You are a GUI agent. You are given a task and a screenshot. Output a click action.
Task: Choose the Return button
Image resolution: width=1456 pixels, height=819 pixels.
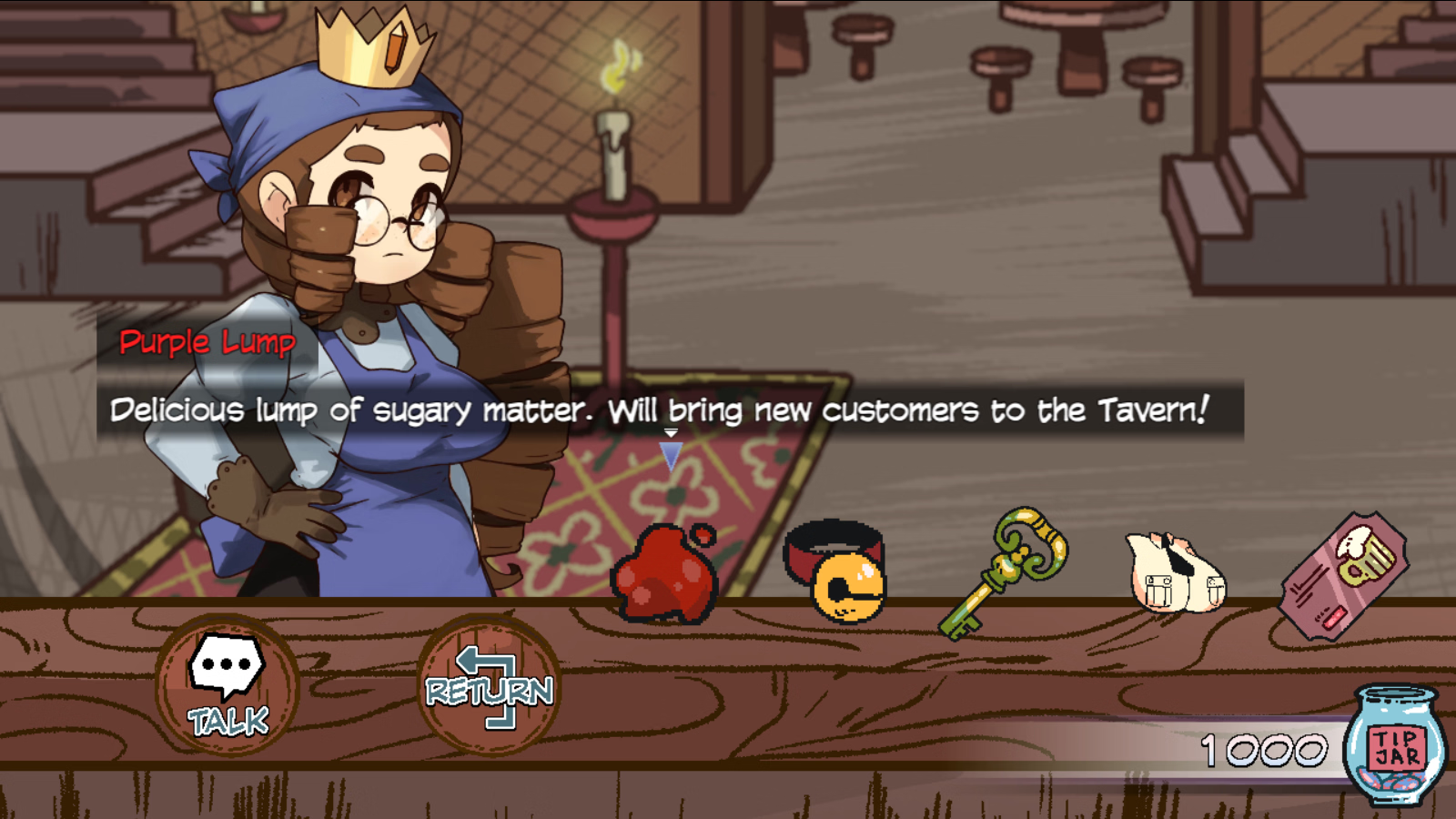(489, 685)
